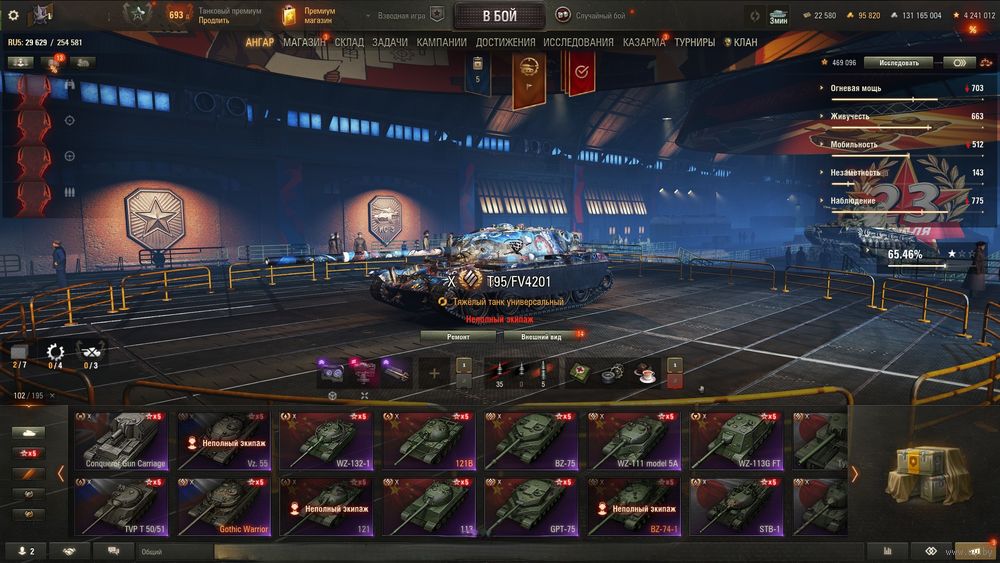Click the Ремонт button
1000x563 pixels.
(x=458, y=336)
